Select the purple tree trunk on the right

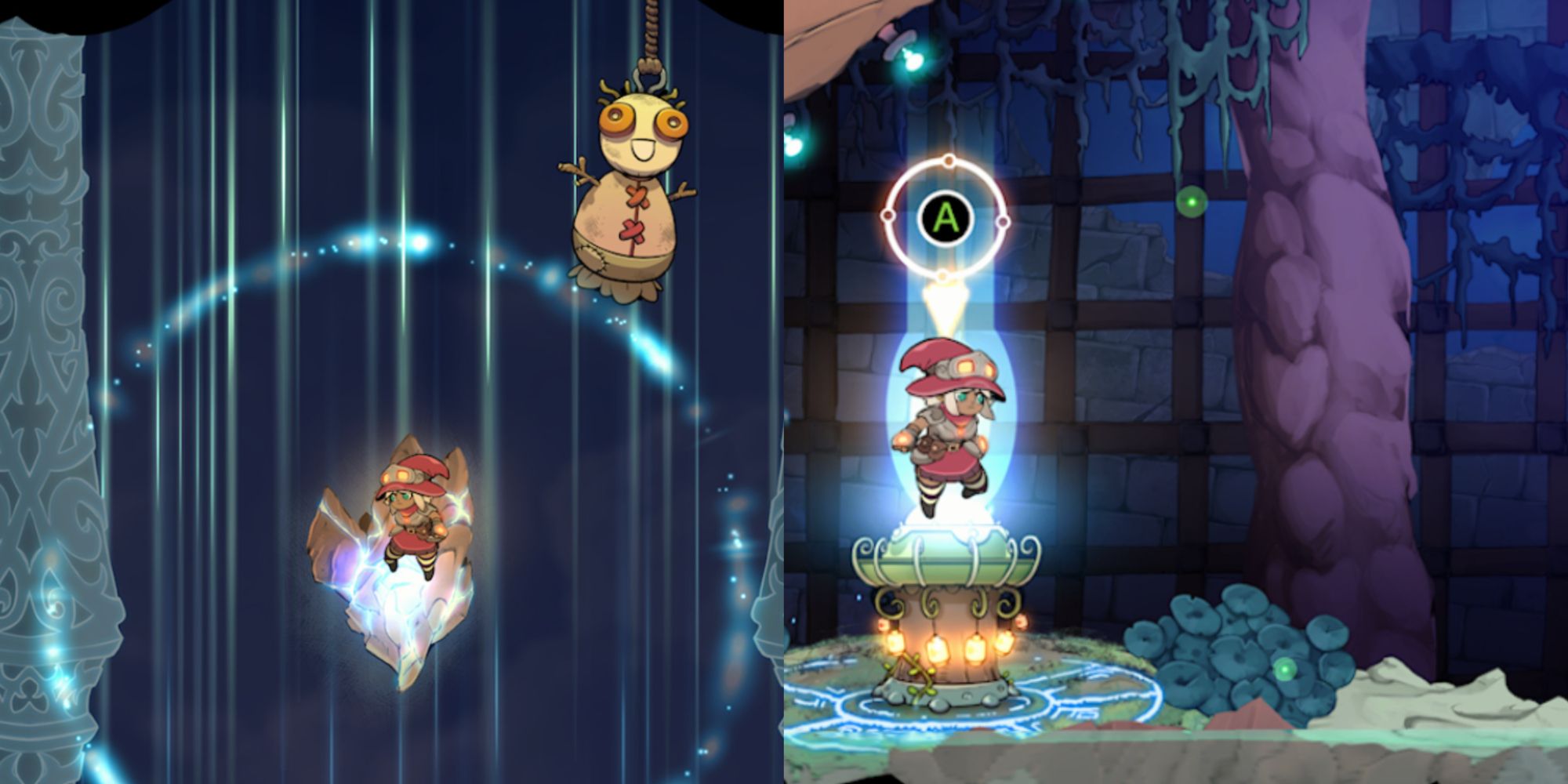(x=1333, y=314)
